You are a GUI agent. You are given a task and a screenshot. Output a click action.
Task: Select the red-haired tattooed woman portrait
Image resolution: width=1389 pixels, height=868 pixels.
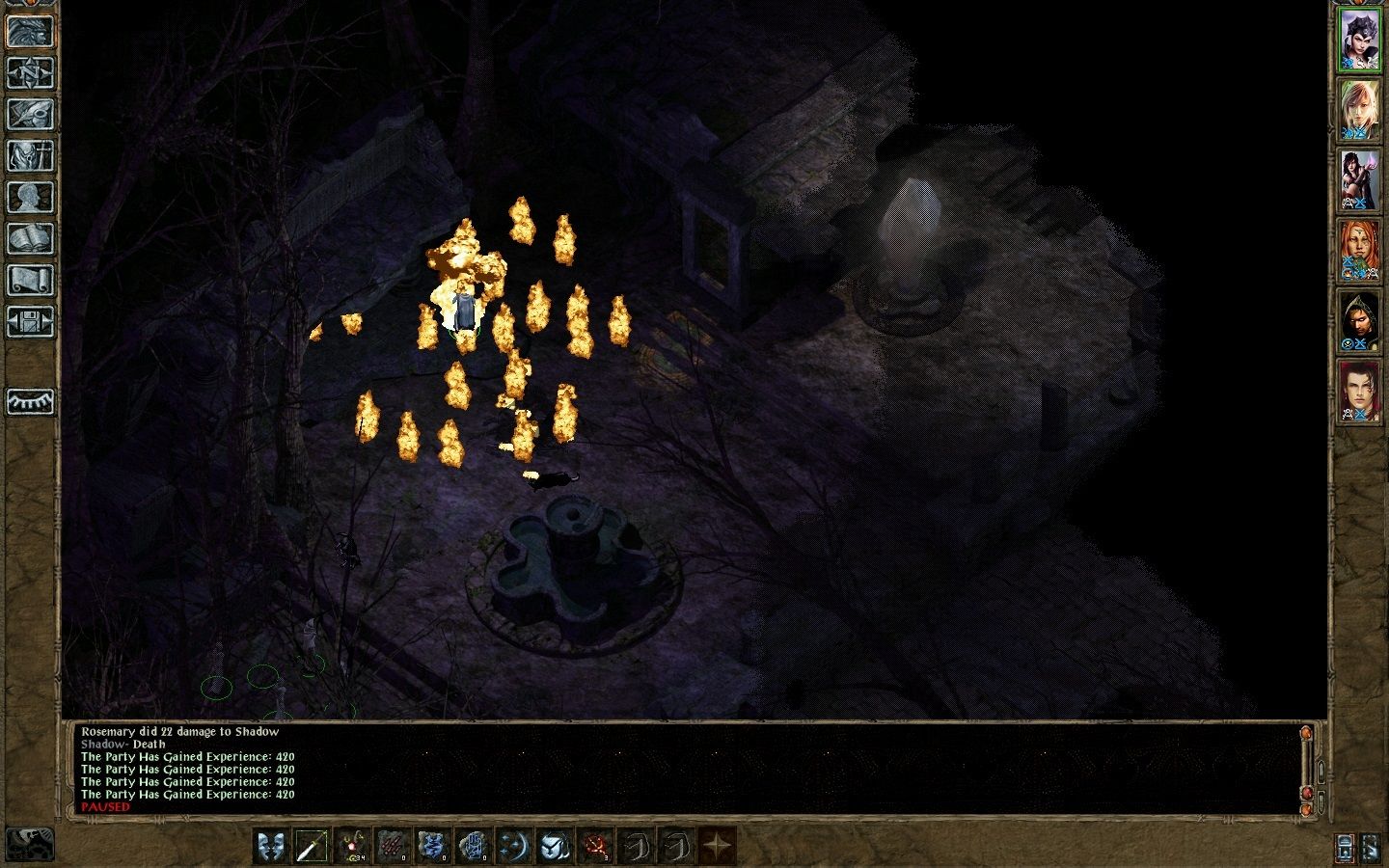coord(1358,249)
